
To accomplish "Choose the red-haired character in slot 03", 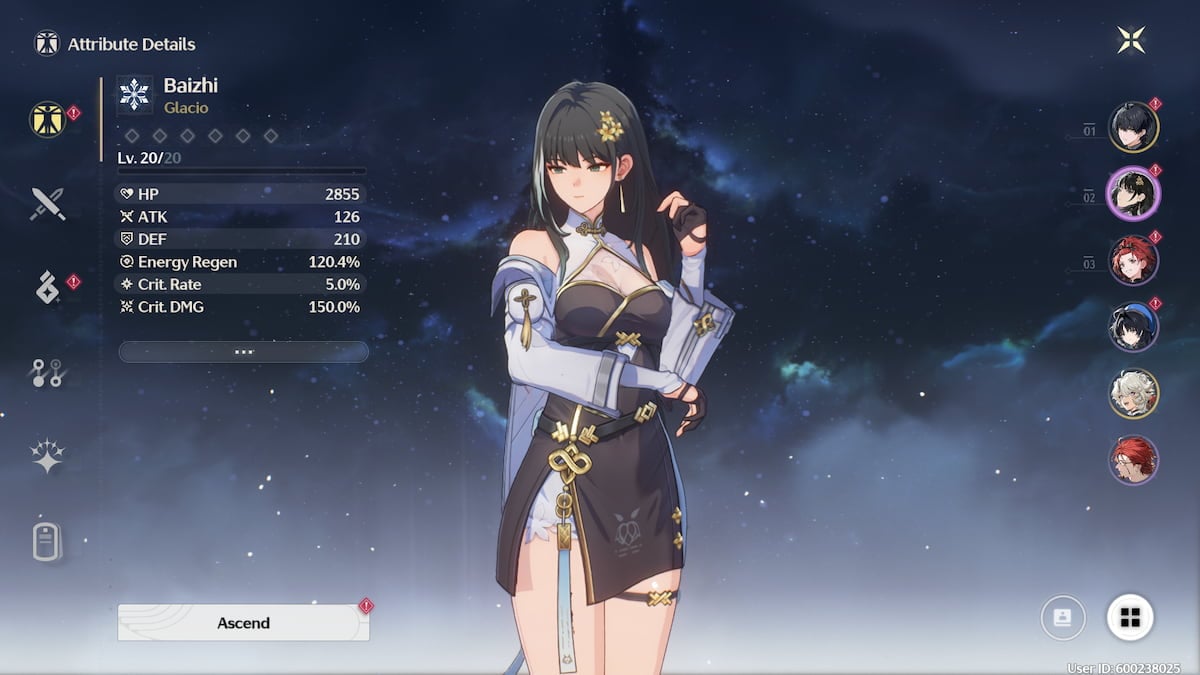I will coord(1133,259).
